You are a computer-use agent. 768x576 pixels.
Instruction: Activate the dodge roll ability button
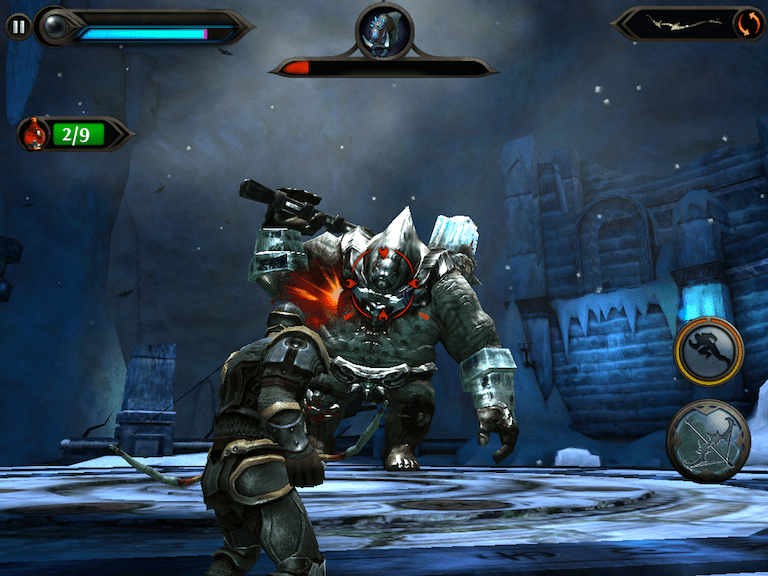708,351
